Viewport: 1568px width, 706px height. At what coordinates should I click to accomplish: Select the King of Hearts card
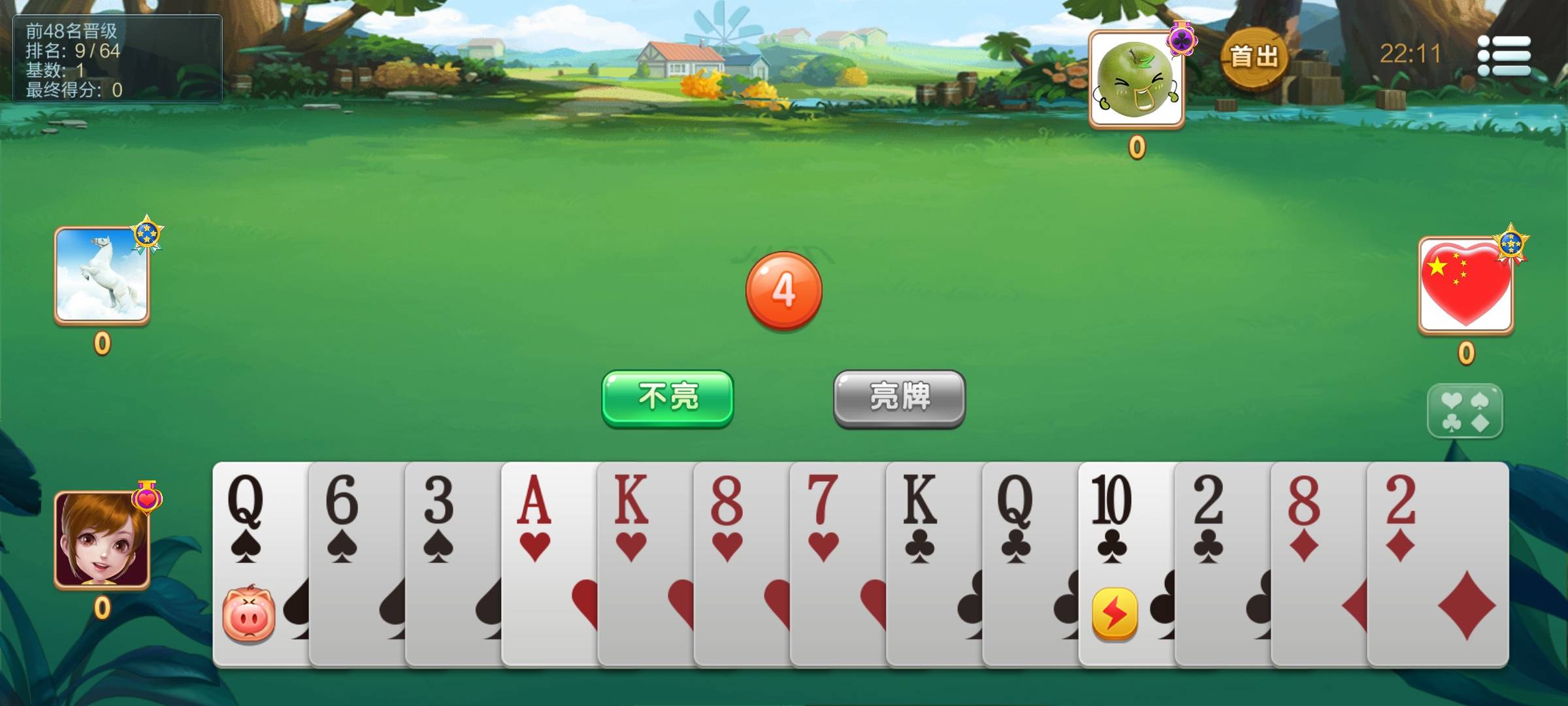(644, 562)
